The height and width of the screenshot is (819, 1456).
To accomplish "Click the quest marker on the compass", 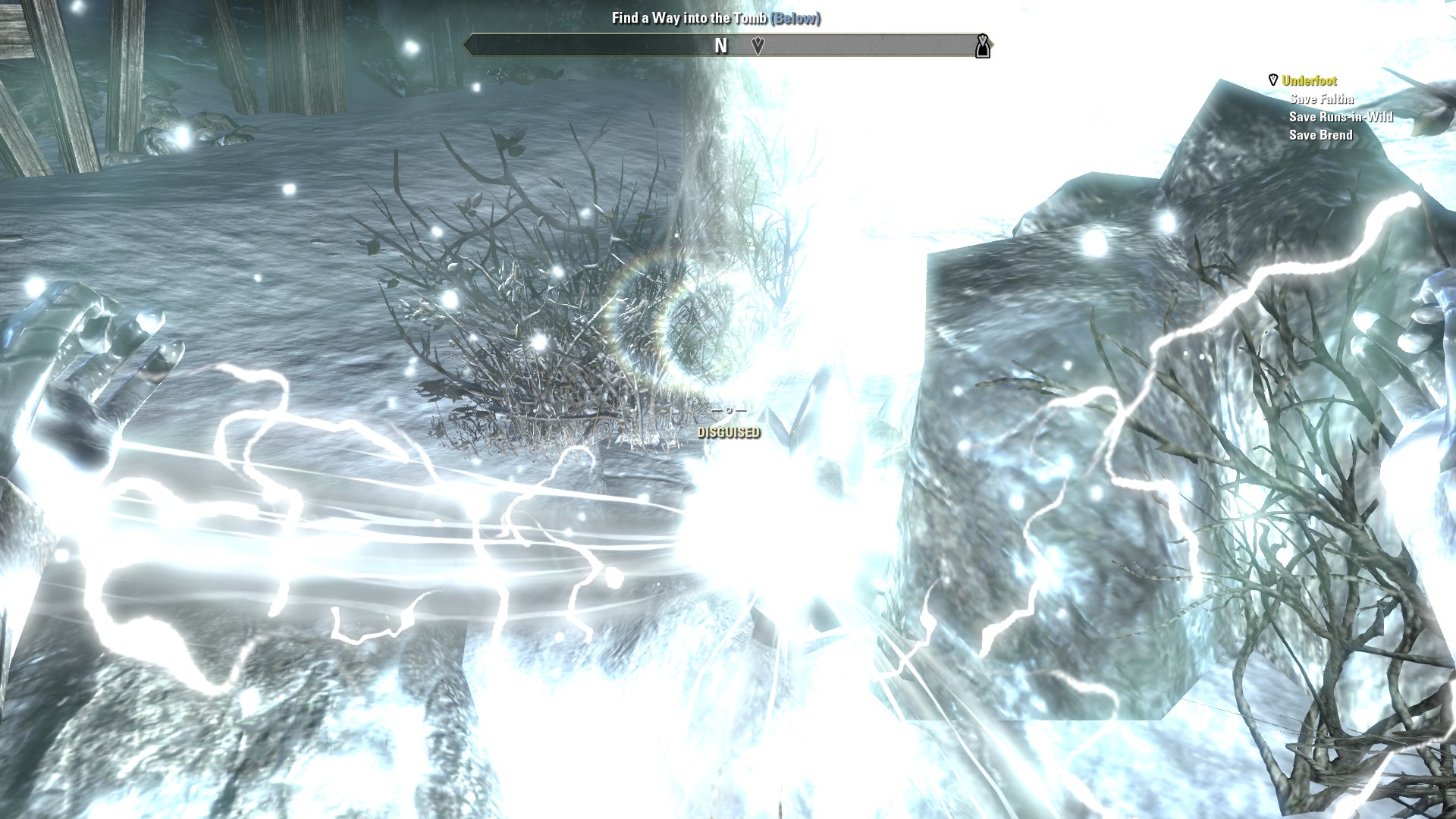I will (x=758, y=45).
